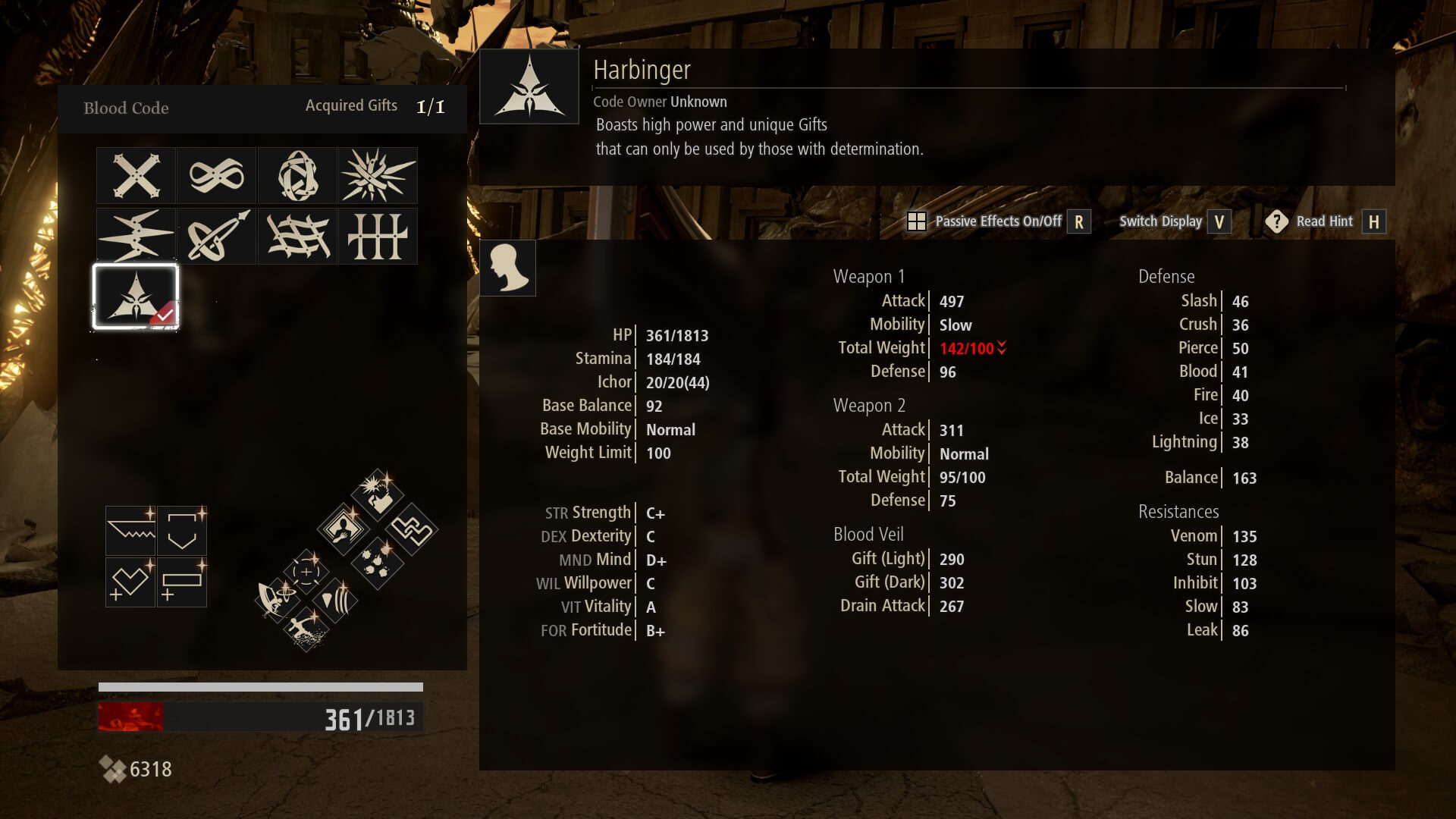Select the equipped Harbinger blood code tile
1456x819 pixels.
coord(136,297)
